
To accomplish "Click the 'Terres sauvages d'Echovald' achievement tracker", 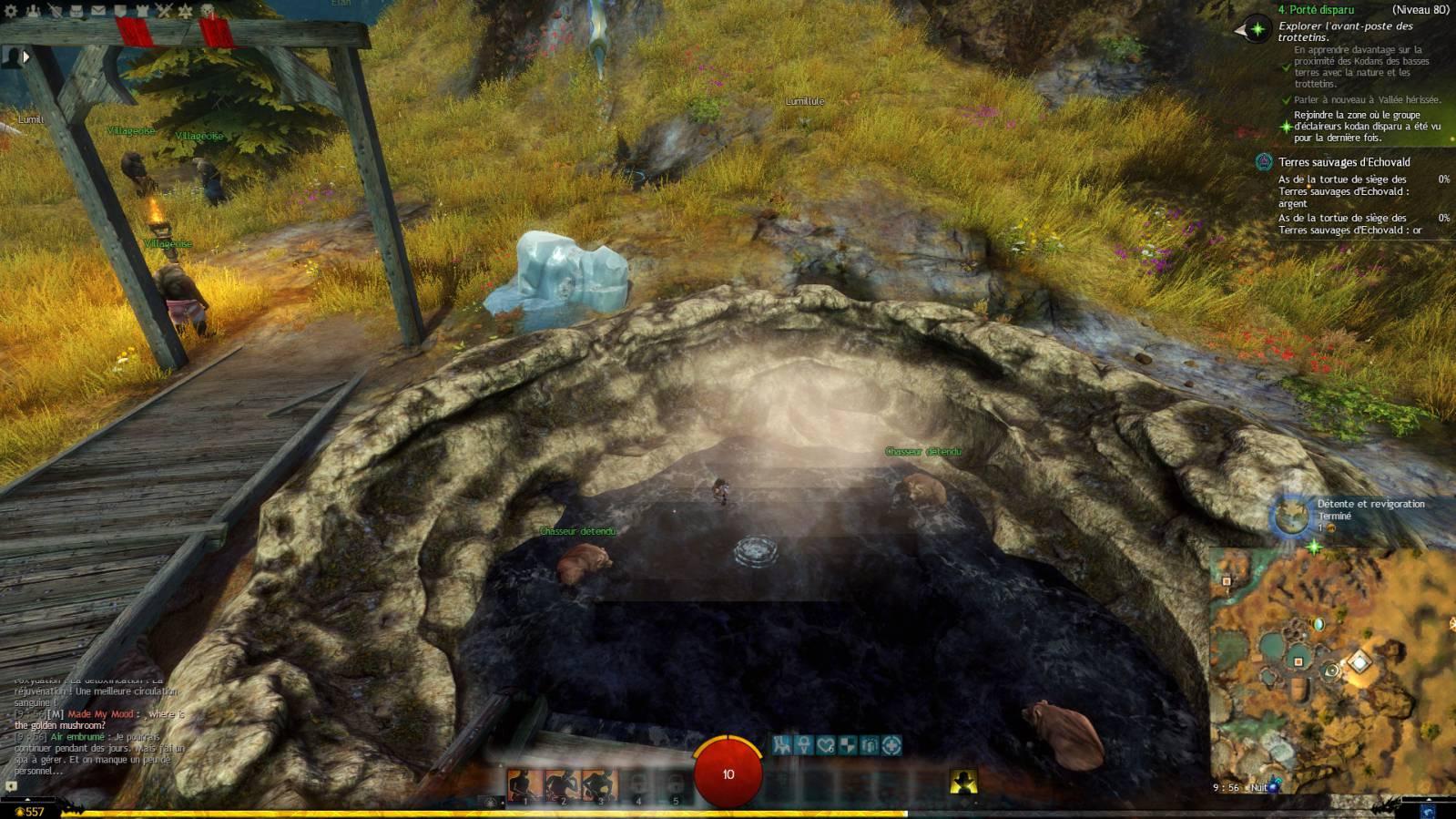I will point(1343,162).
